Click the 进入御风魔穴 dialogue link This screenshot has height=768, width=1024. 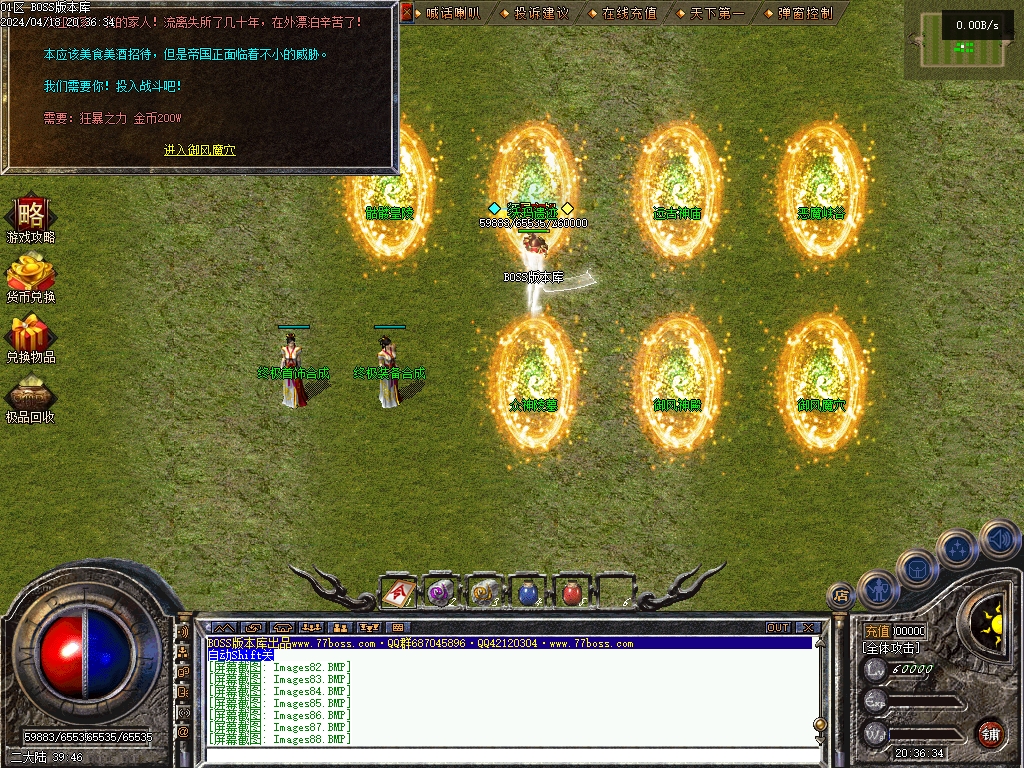click(200, 150)
